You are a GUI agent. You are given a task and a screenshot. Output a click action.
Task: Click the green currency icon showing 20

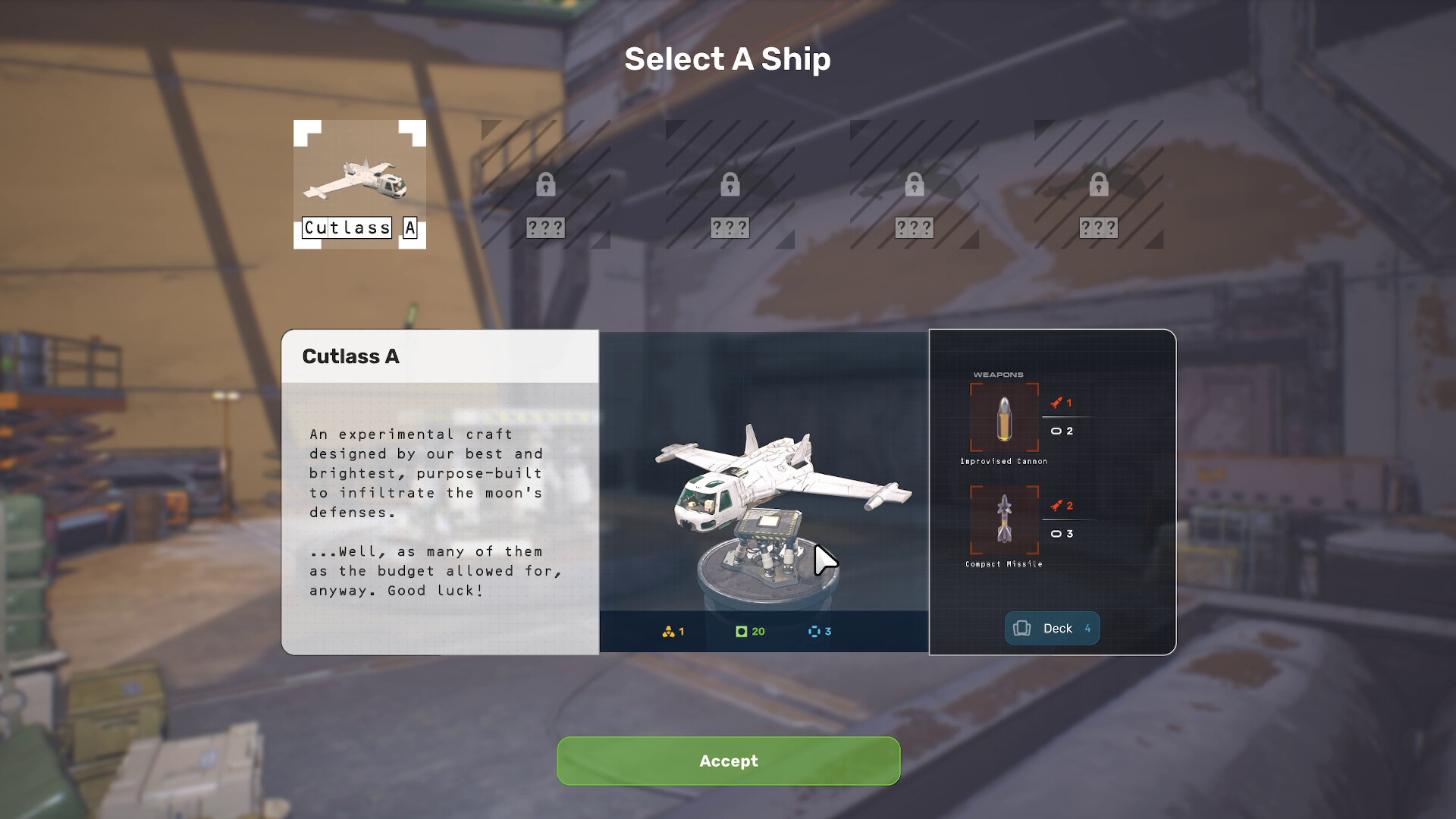click(x=742, y=631)
